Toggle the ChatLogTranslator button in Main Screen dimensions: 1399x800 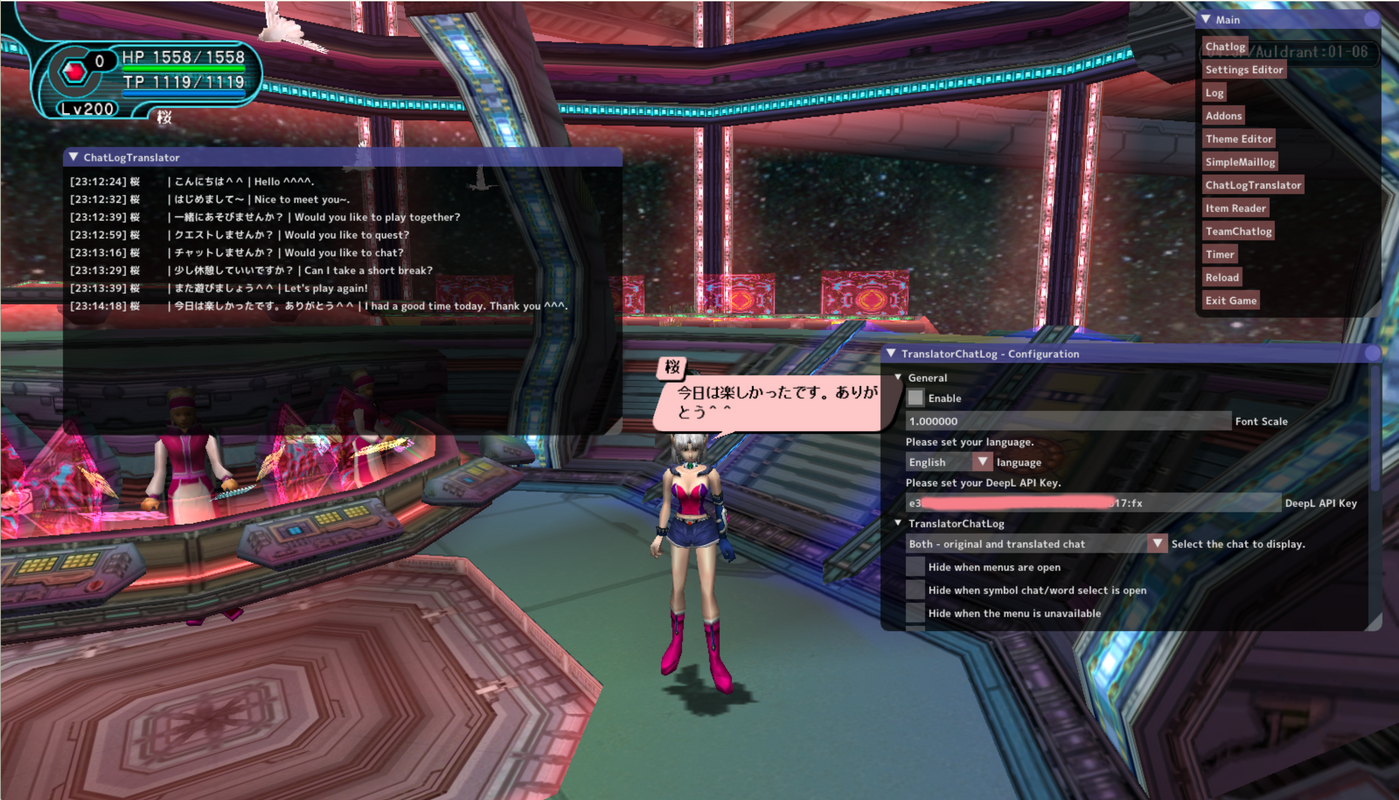(1253, 185)
